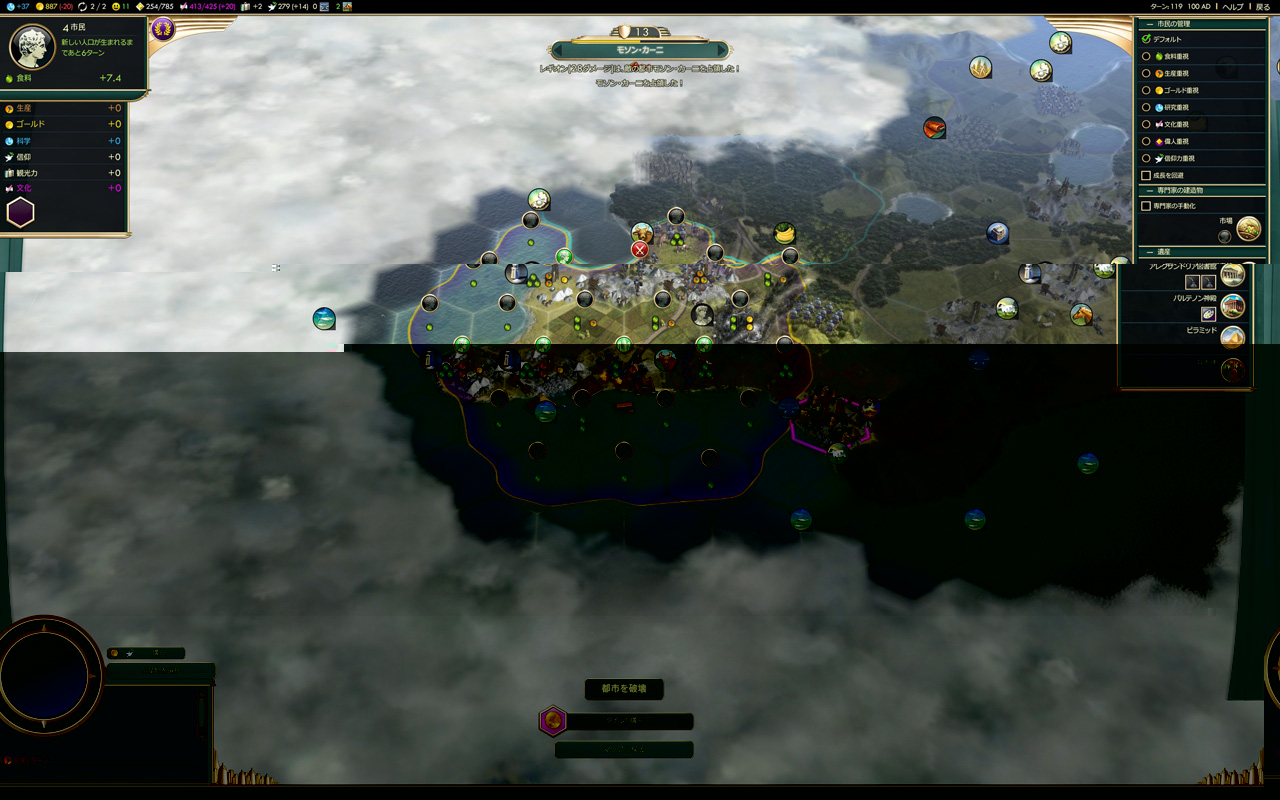The height and width of the screenshot is (800, 1280).
Task: Select the ピラミッド wonder icon
Action: tap(1232, 337)
